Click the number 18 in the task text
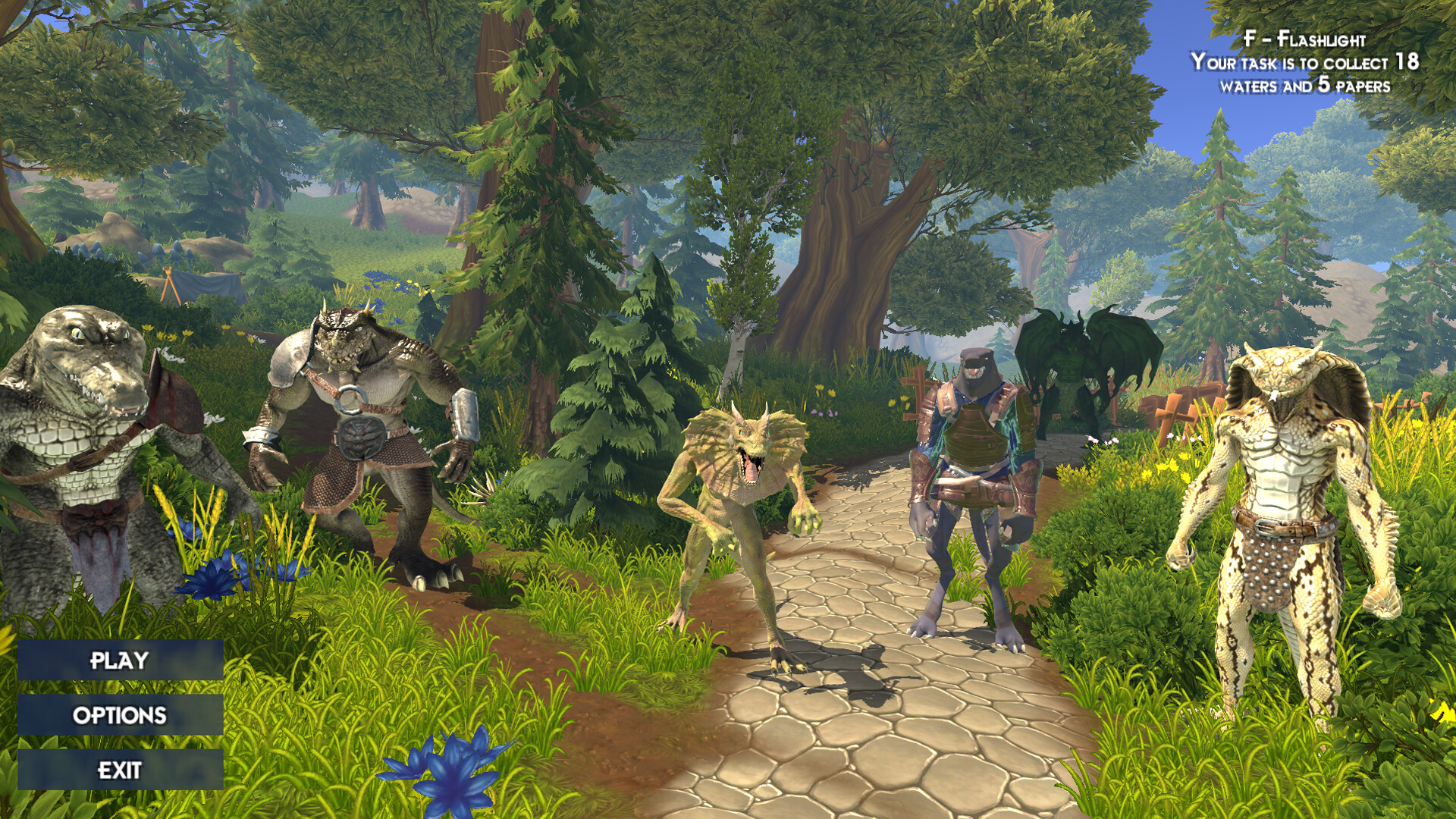This screenshot has height=819, width=1456. click(x=1409, y=63)
